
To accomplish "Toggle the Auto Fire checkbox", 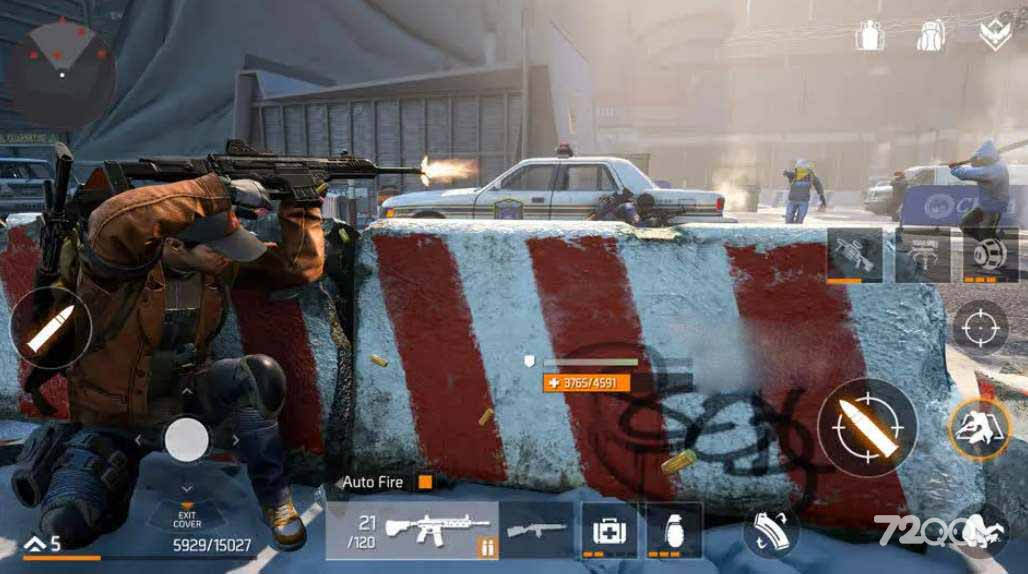I will click(x=425, y=482).
